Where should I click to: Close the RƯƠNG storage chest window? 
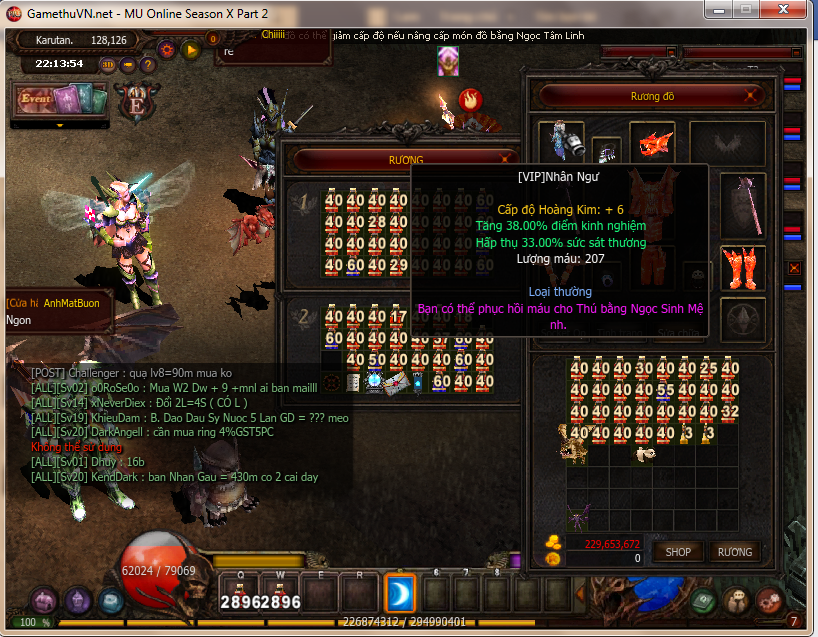tap(508, 159)
